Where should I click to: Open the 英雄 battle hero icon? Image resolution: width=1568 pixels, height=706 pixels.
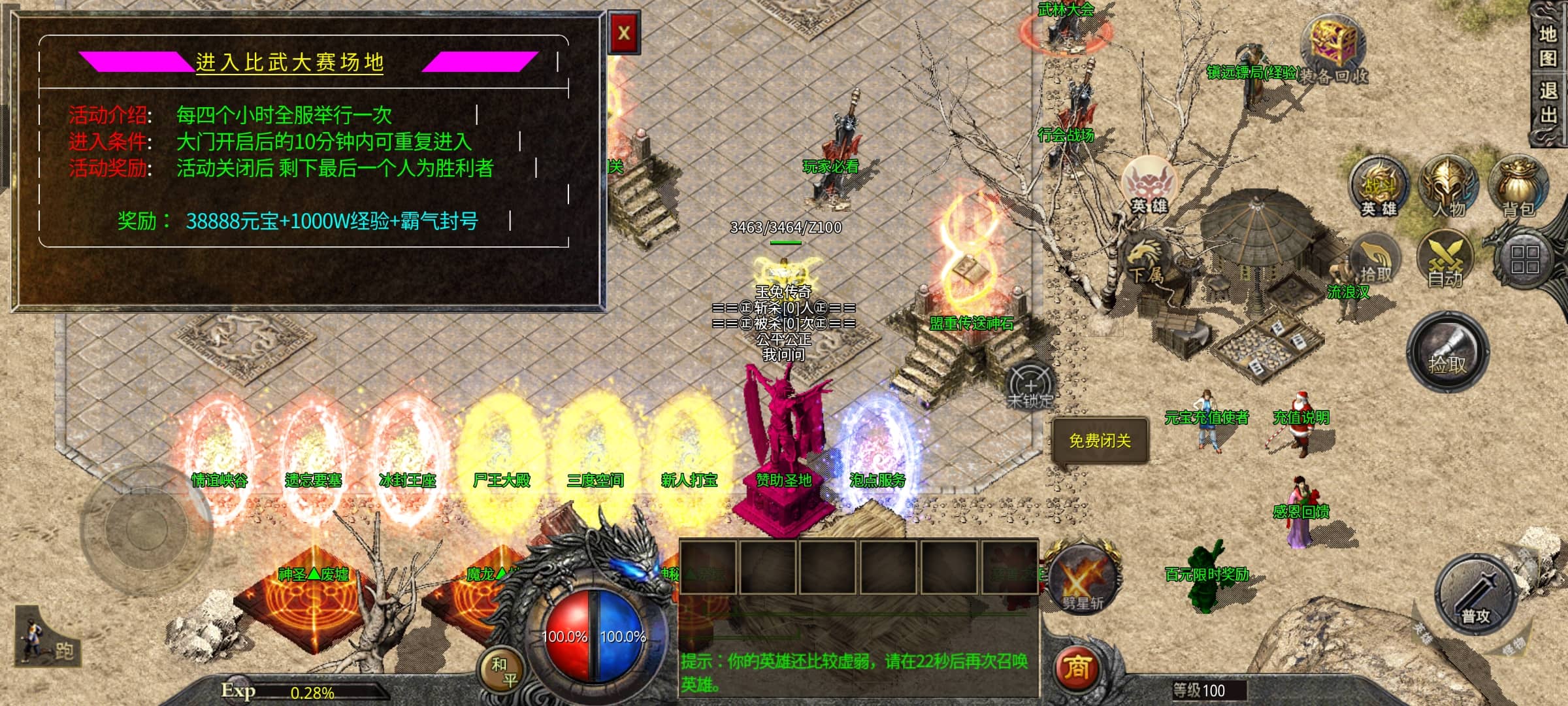coord(1379,186)
